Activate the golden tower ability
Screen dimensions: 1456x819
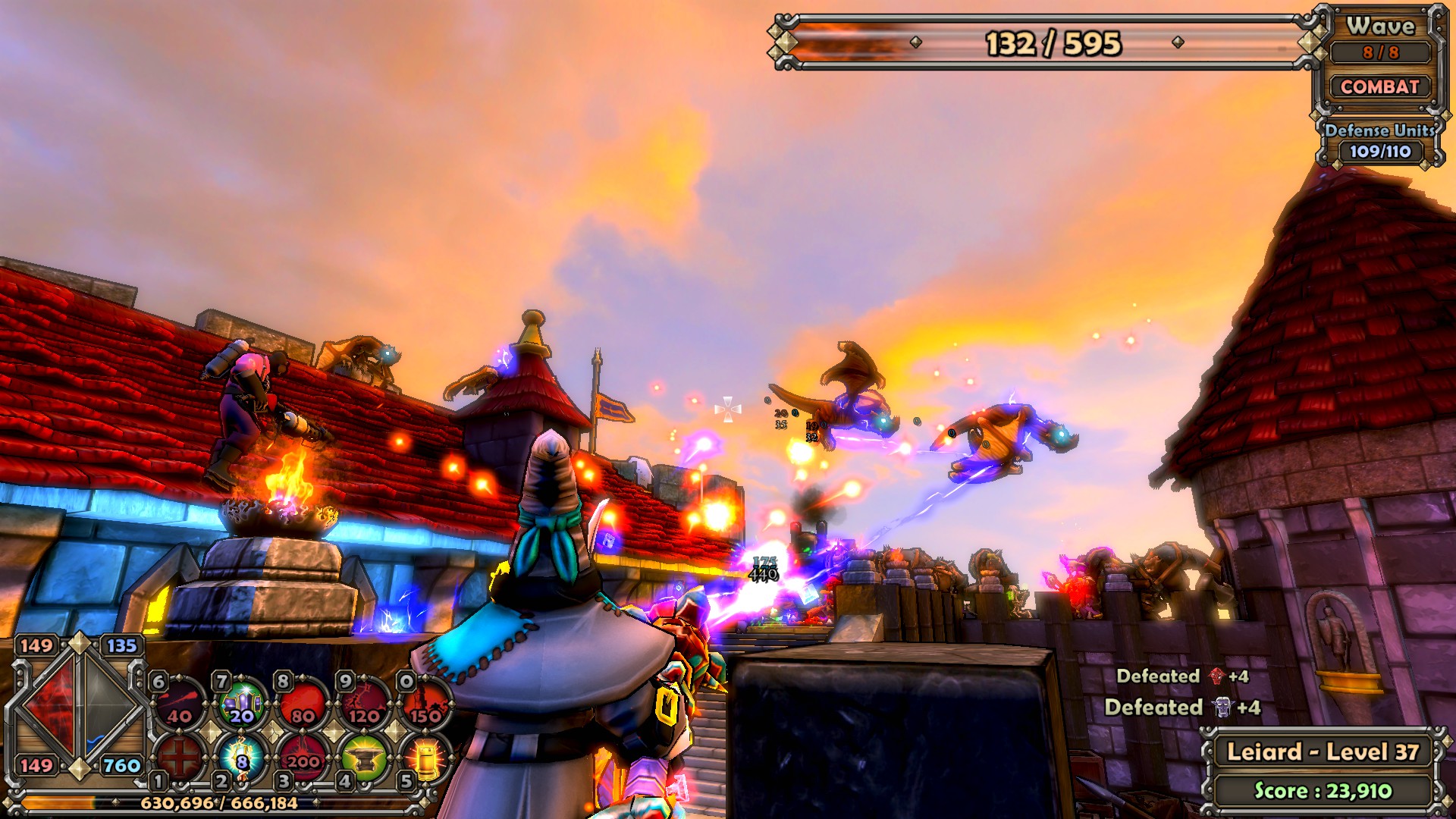[x=425, y=757]
